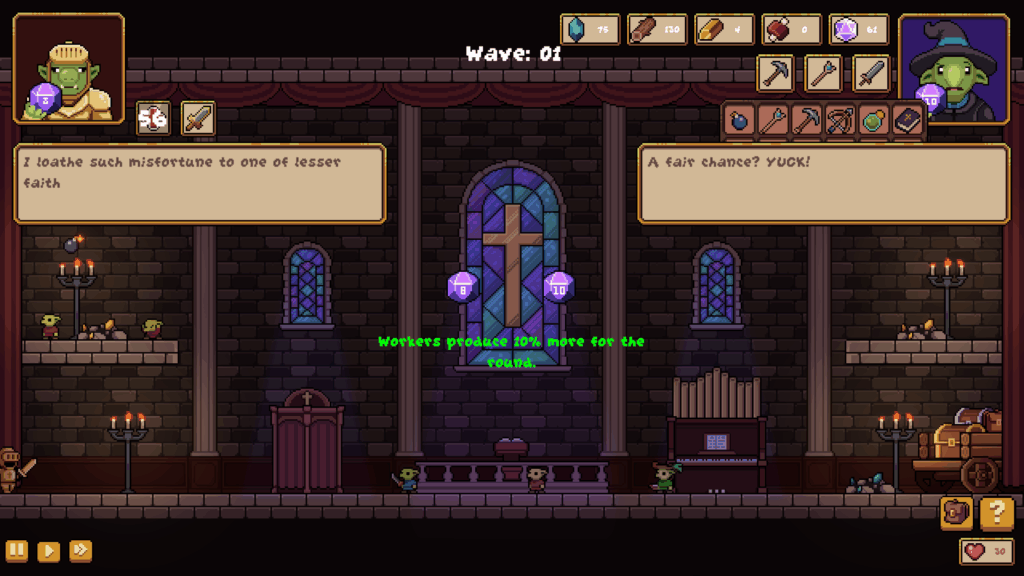Select the large pickaxe tool button
The width and height of the screenshot is (1024, 576).
point(776,73)
